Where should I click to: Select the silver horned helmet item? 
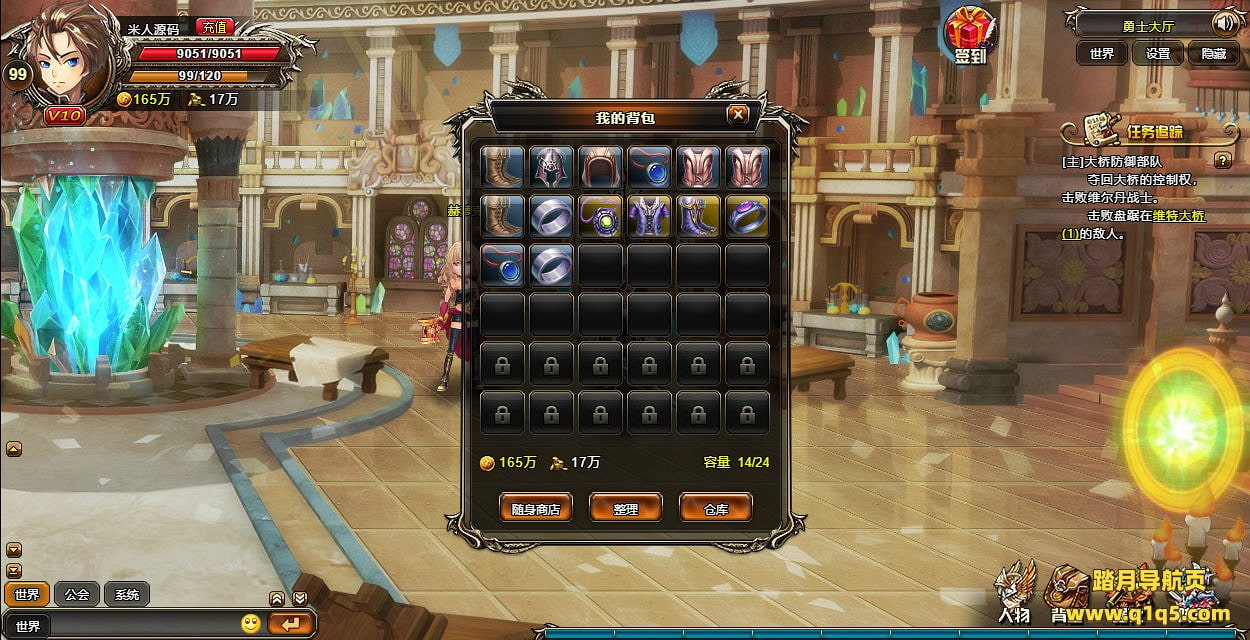click(x=551, y=167)
